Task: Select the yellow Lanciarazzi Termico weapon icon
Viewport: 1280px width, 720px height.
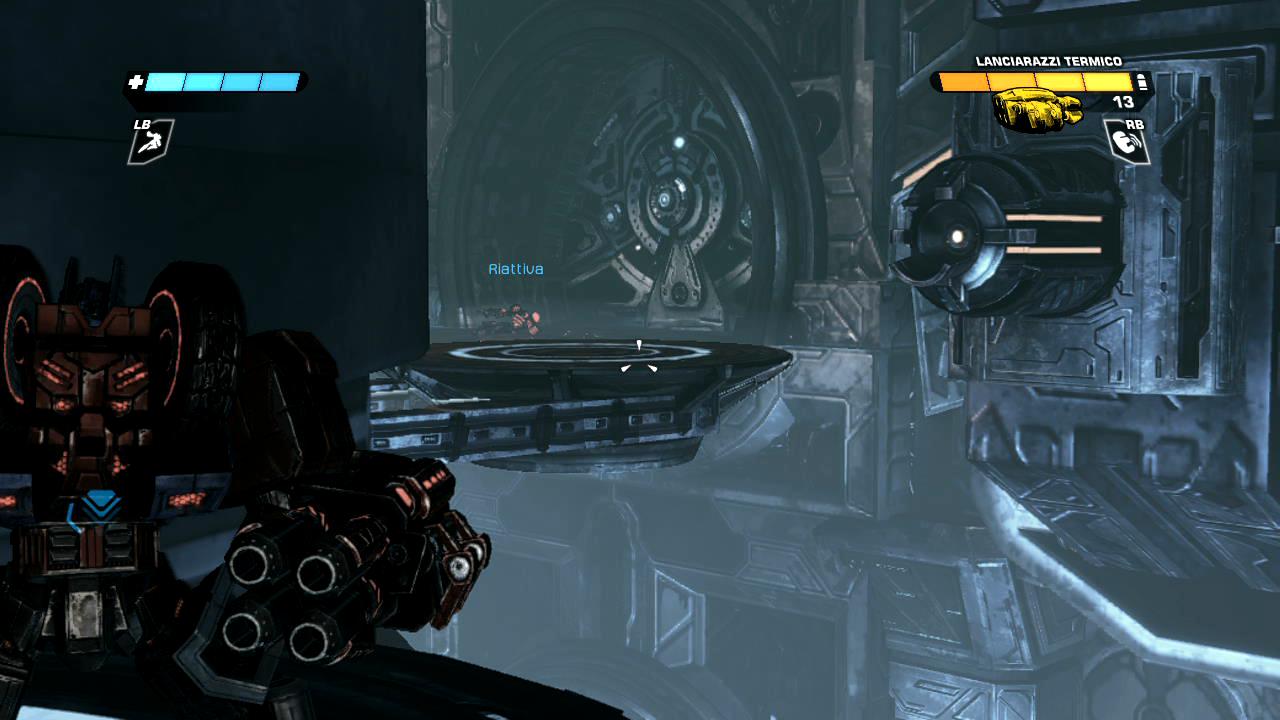Action: (1037, 109)
